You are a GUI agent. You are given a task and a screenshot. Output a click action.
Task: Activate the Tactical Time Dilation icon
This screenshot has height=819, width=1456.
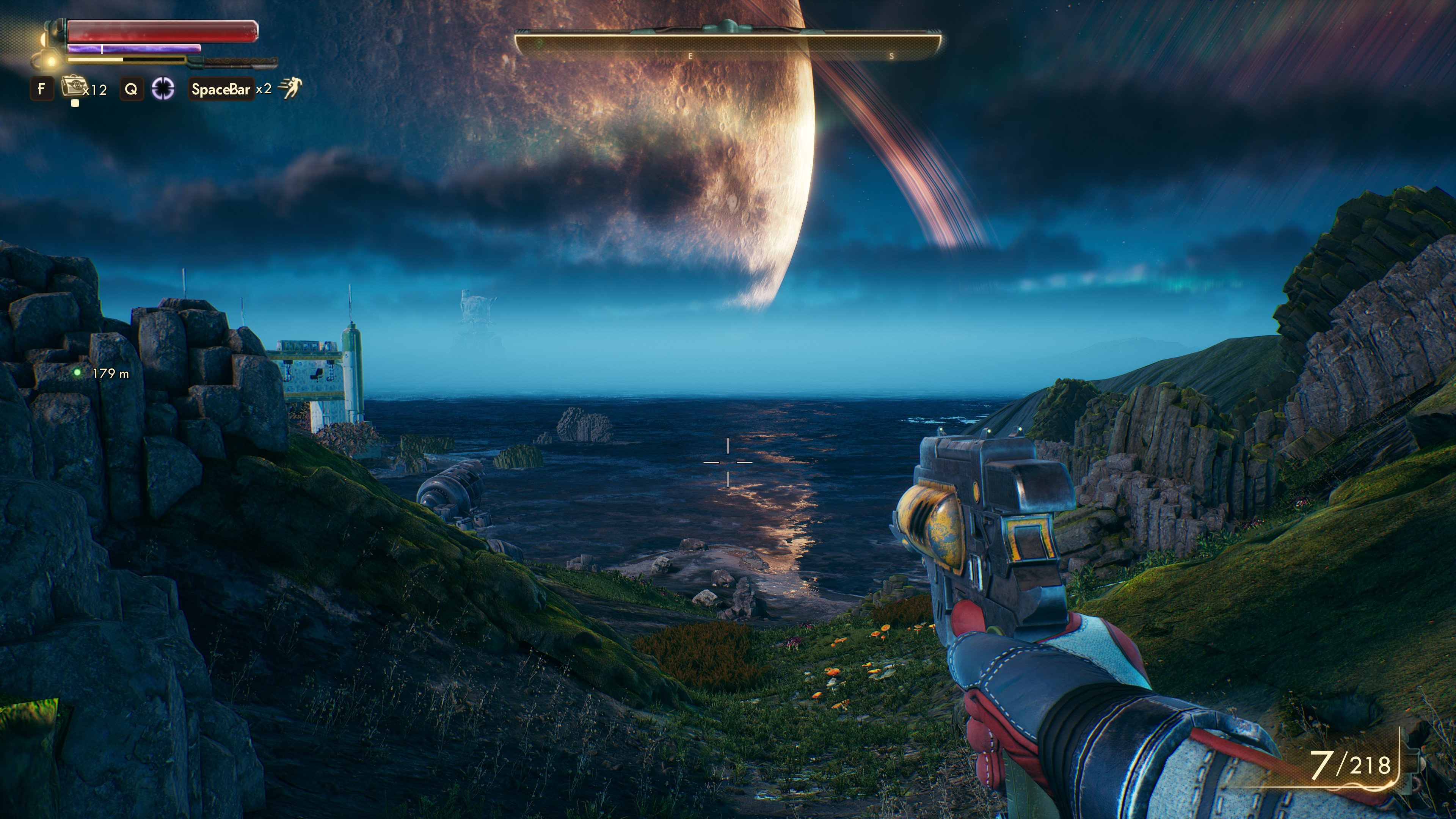coord(163,89)
